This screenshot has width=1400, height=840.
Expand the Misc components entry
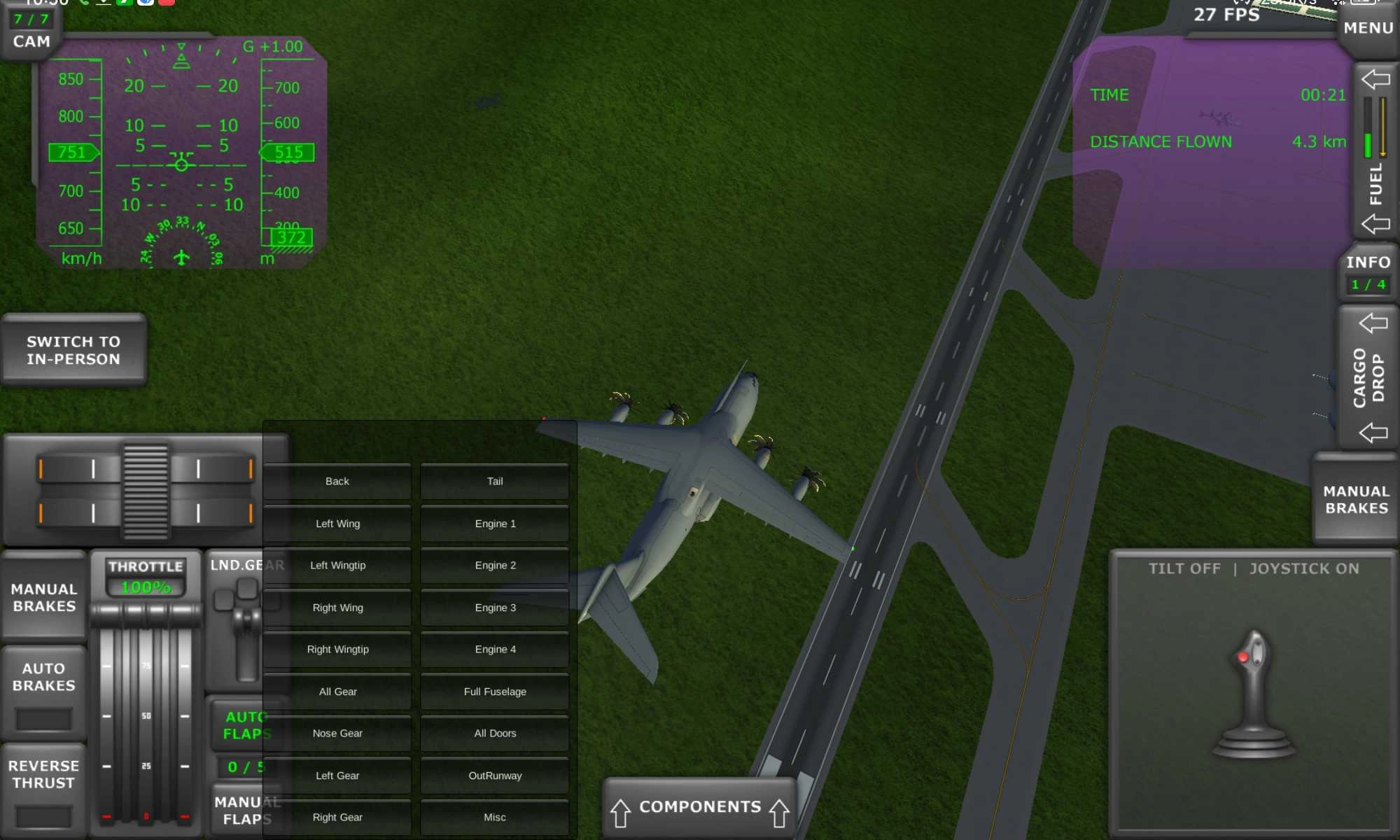[494, 817]
